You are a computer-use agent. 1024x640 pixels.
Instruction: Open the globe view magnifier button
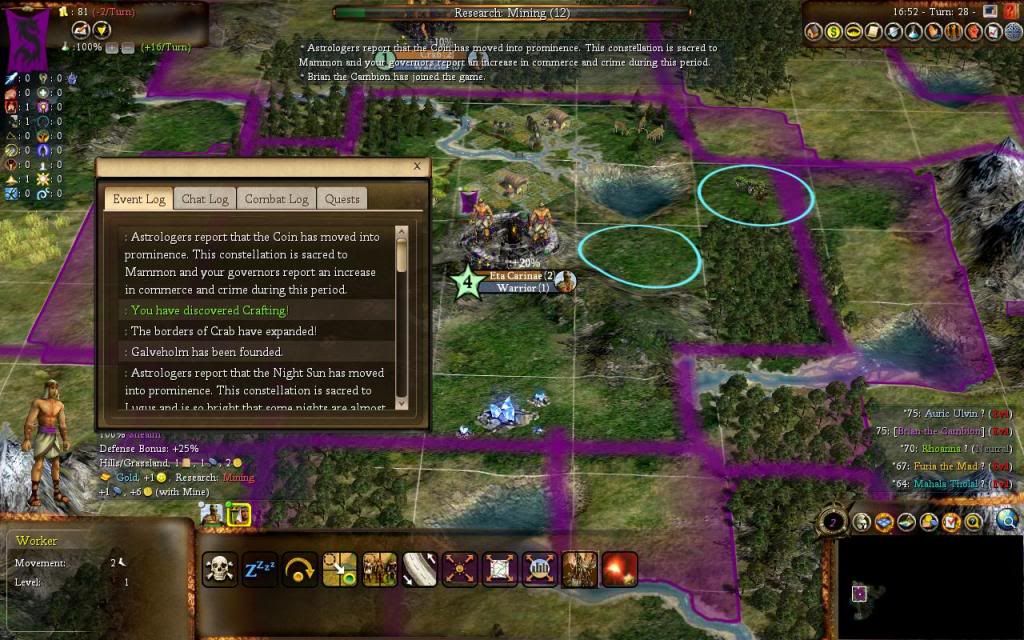[1007, 520]
